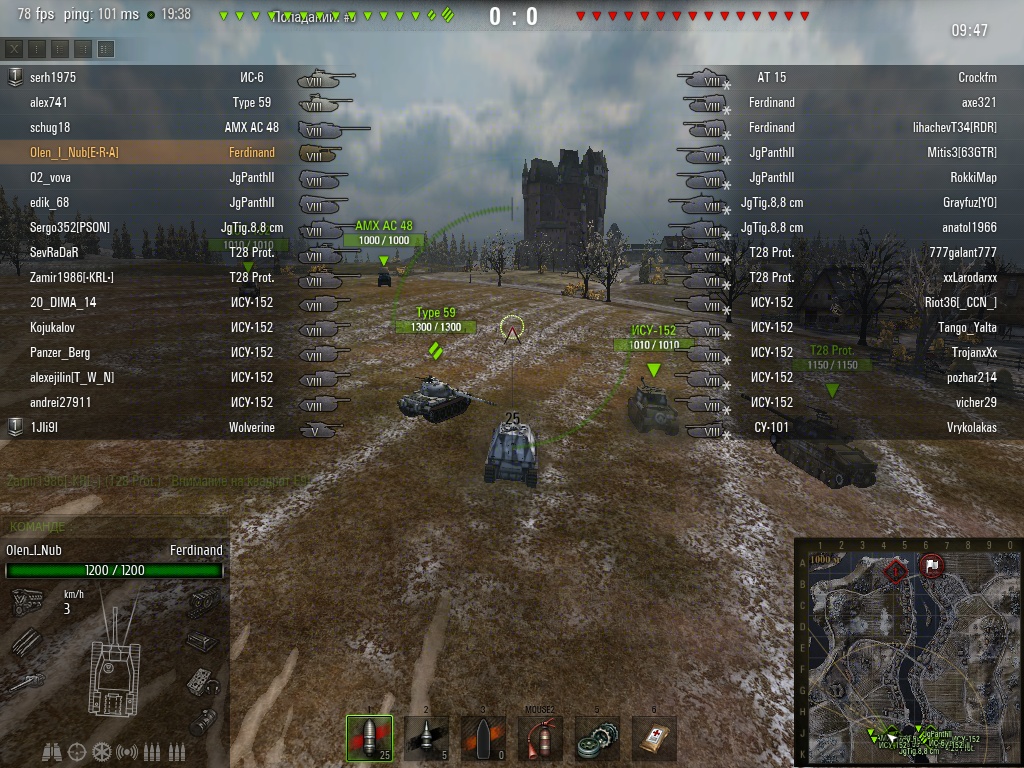The image size is (1024, 768).
Task: Select ally 1Jli9l's Wolverine row
Action: point(150,427)
